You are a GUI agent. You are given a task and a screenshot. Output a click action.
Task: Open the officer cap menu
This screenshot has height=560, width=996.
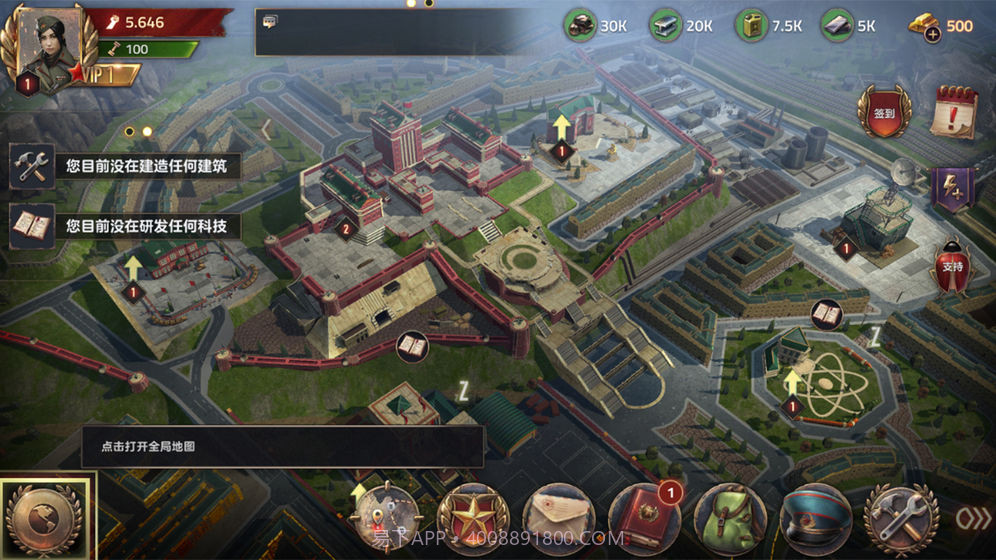point(816,518)
